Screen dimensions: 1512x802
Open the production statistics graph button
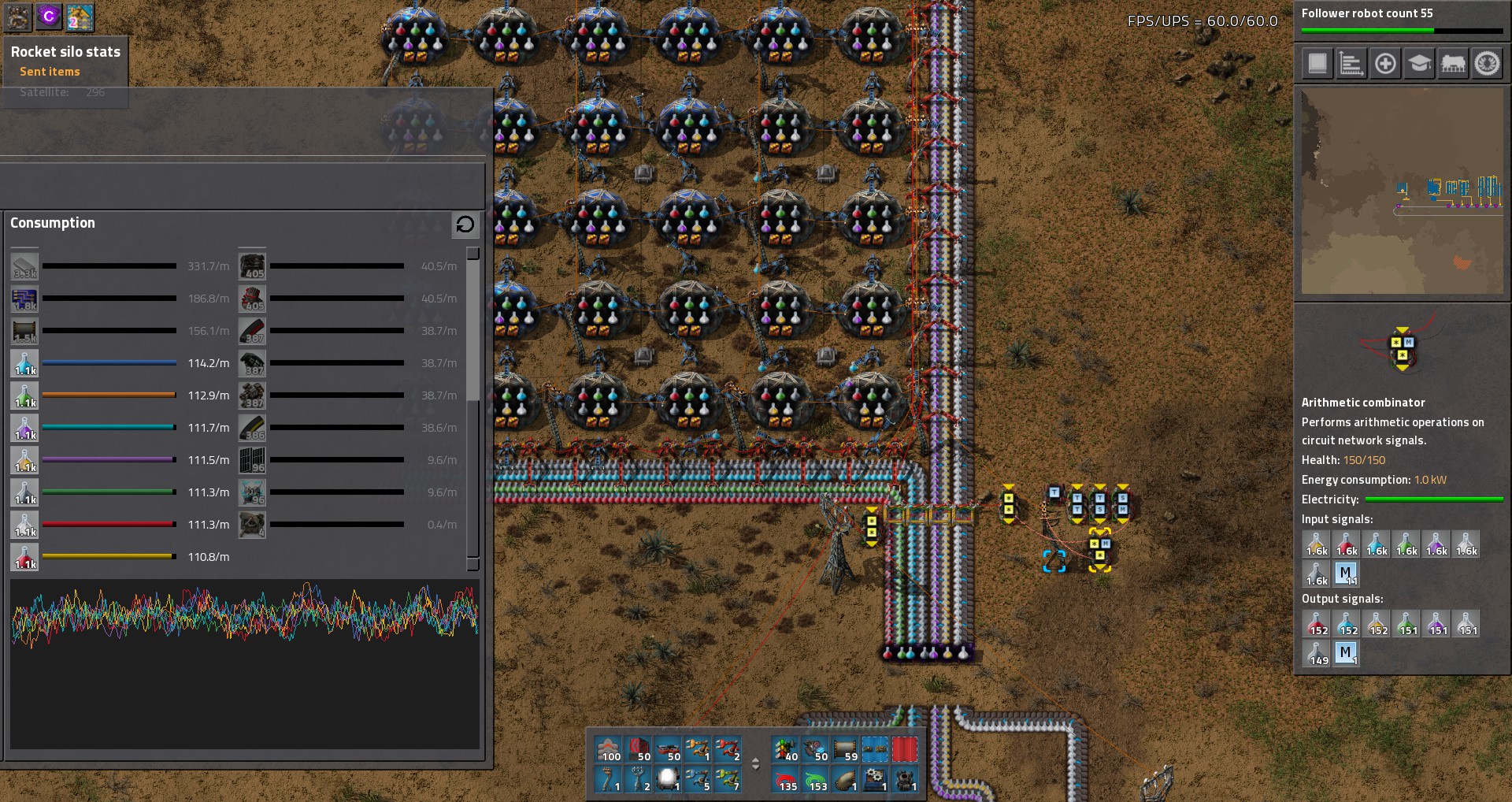coord(1351,64)
